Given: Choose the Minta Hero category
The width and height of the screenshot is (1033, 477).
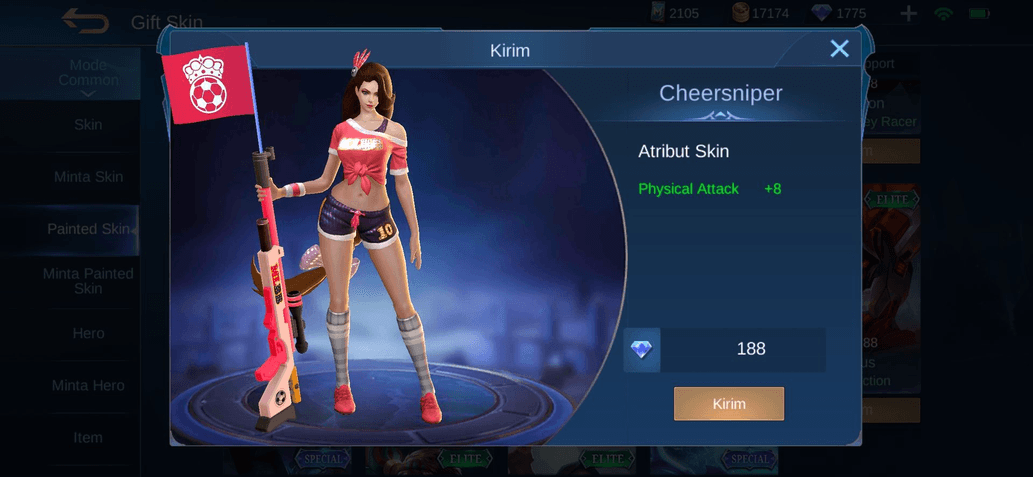Looking at the screenshot, I should (88, 385).
